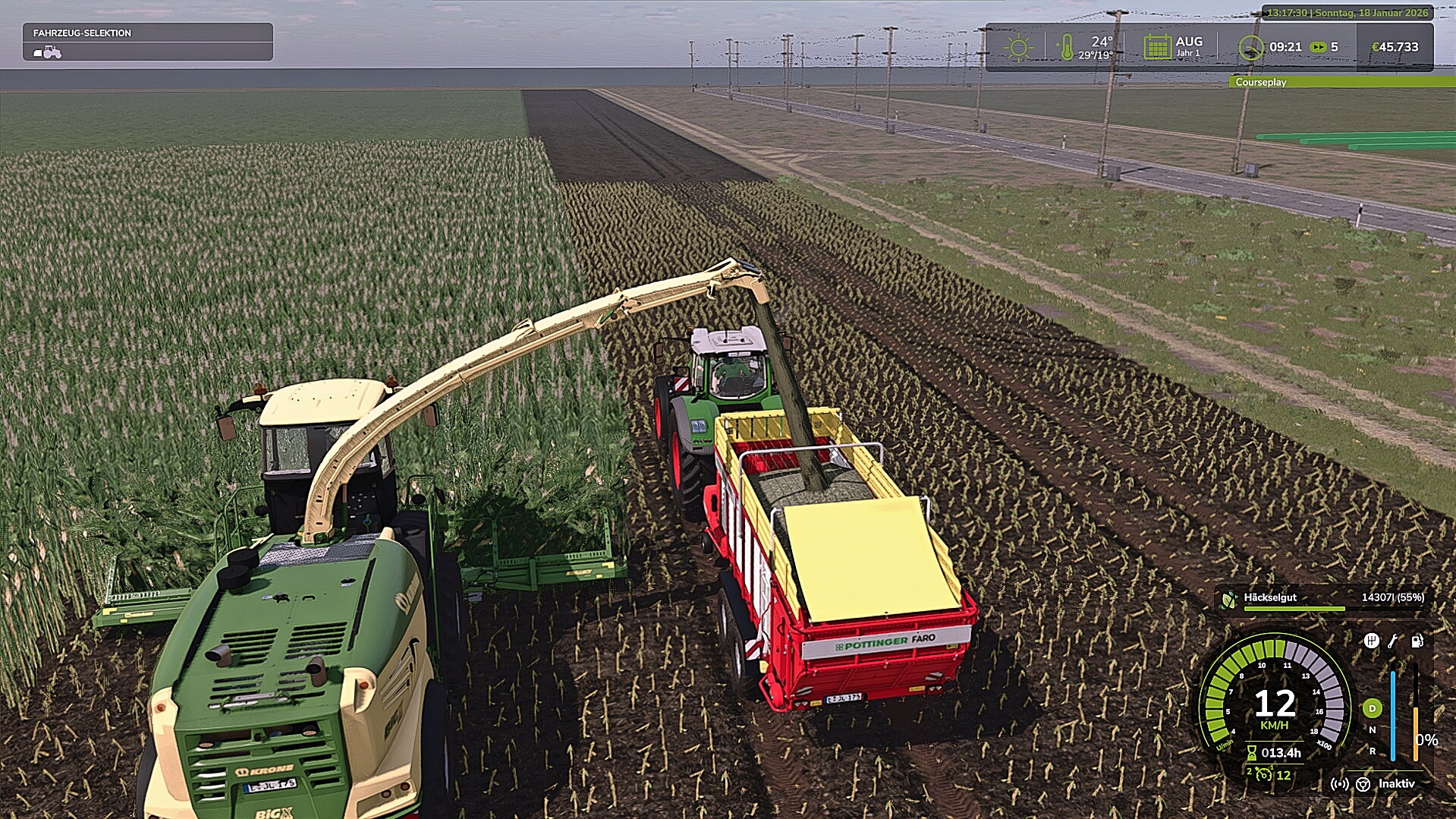Select the calendar icon next to AUG
The height and width of the screenshot is (819, 1456).
pyautogui.click(x=1158, y=47)
